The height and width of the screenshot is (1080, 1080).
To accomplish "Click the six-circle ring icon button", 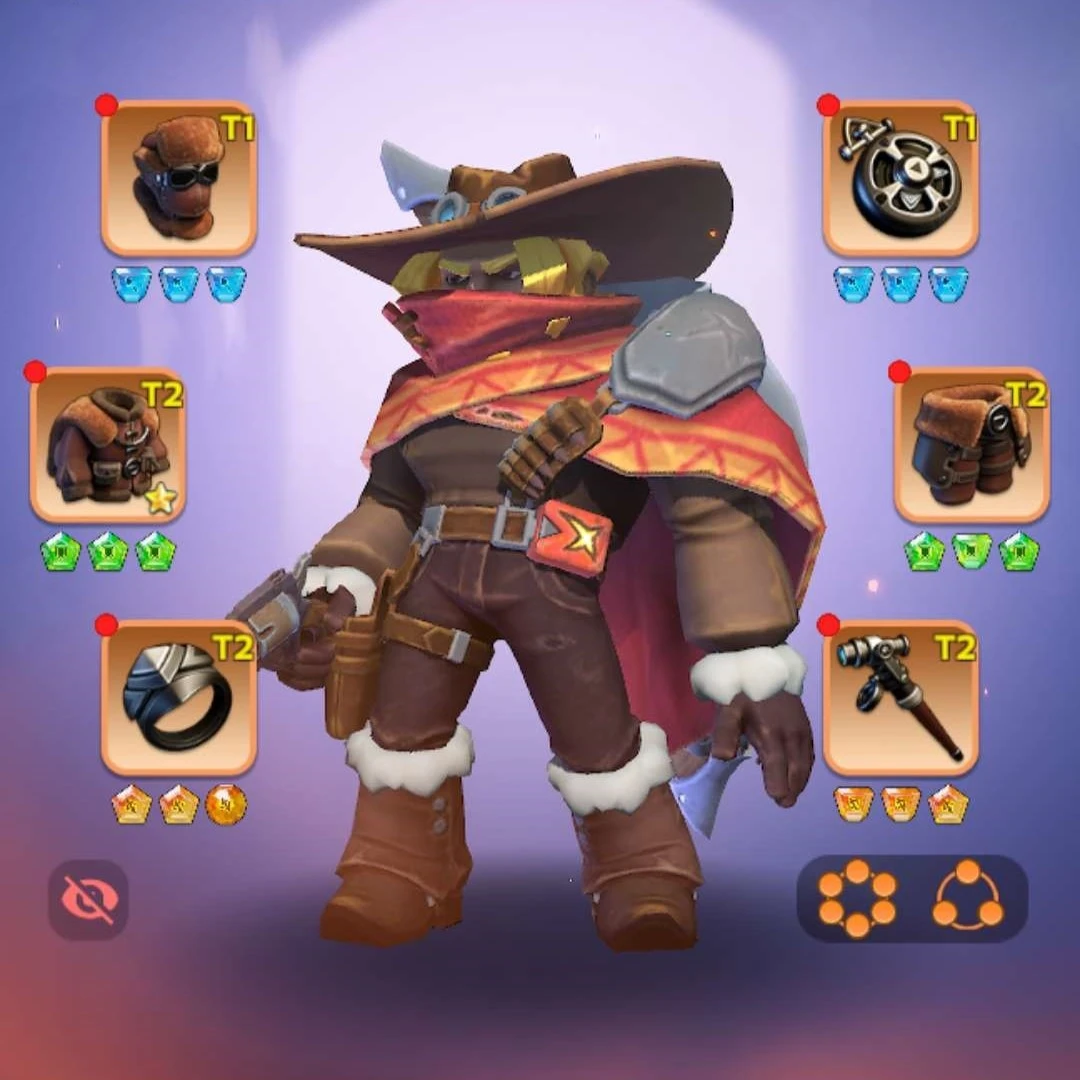I will click(857, 898).
